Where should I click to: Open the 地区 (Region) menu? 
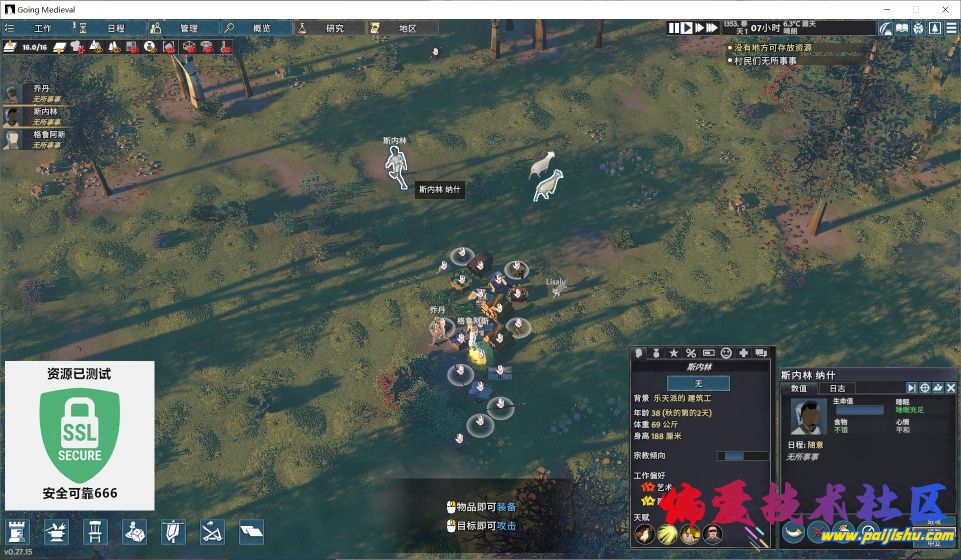(399, 28)
